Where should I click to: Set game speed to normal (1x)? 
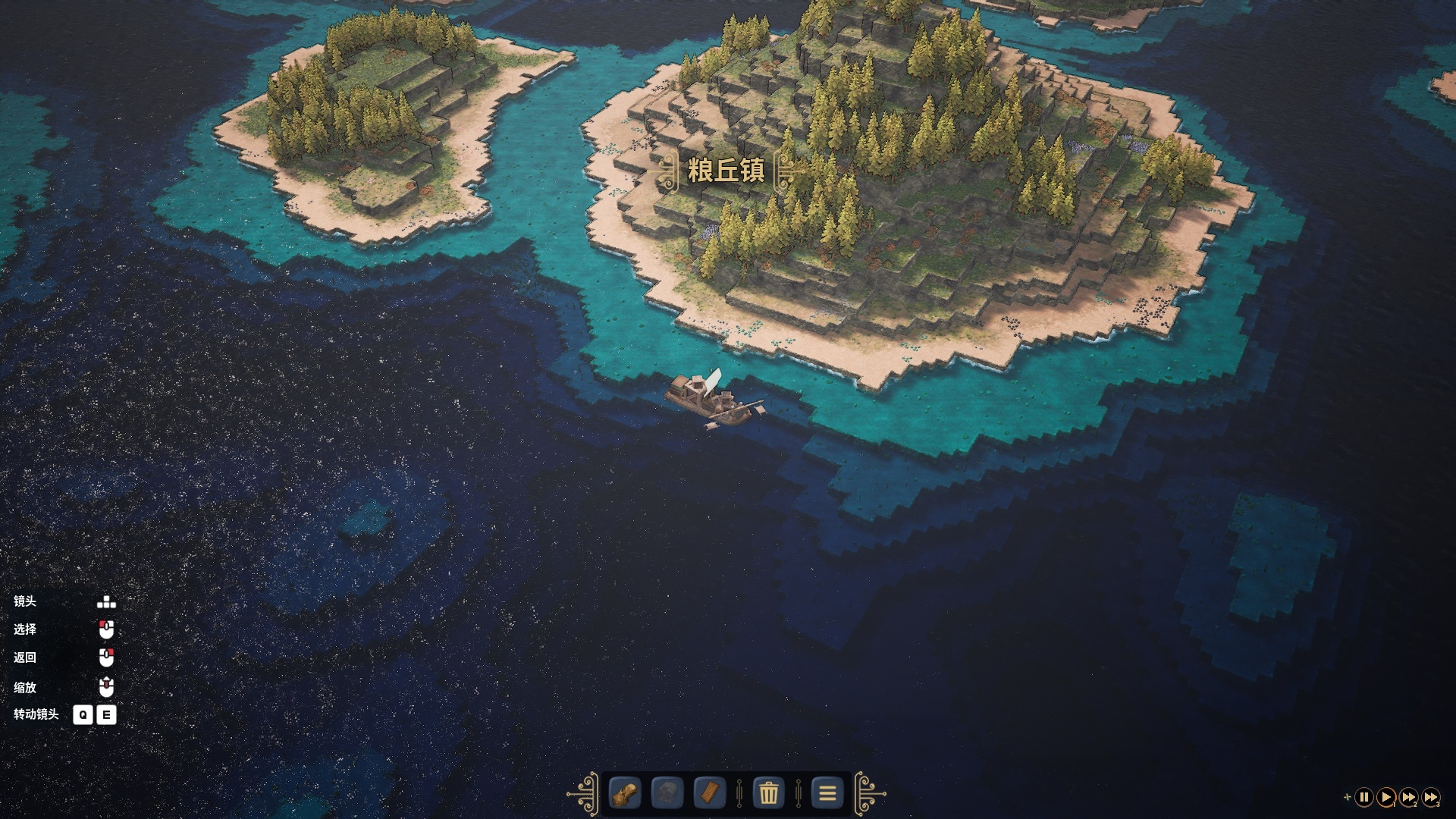1385,797
